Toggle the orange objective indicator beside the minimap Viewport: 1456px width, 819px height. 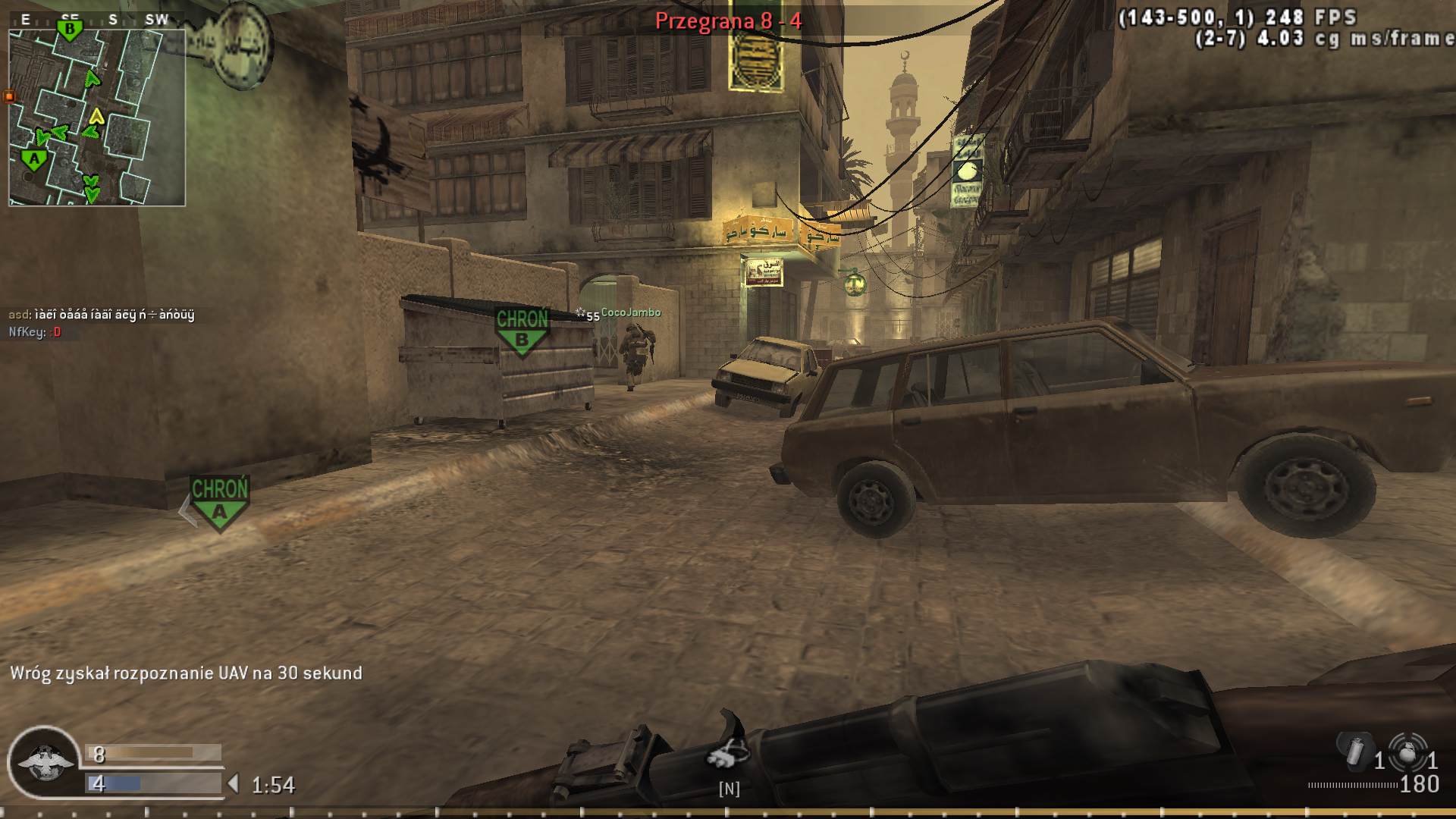click(x=8, y=97)
